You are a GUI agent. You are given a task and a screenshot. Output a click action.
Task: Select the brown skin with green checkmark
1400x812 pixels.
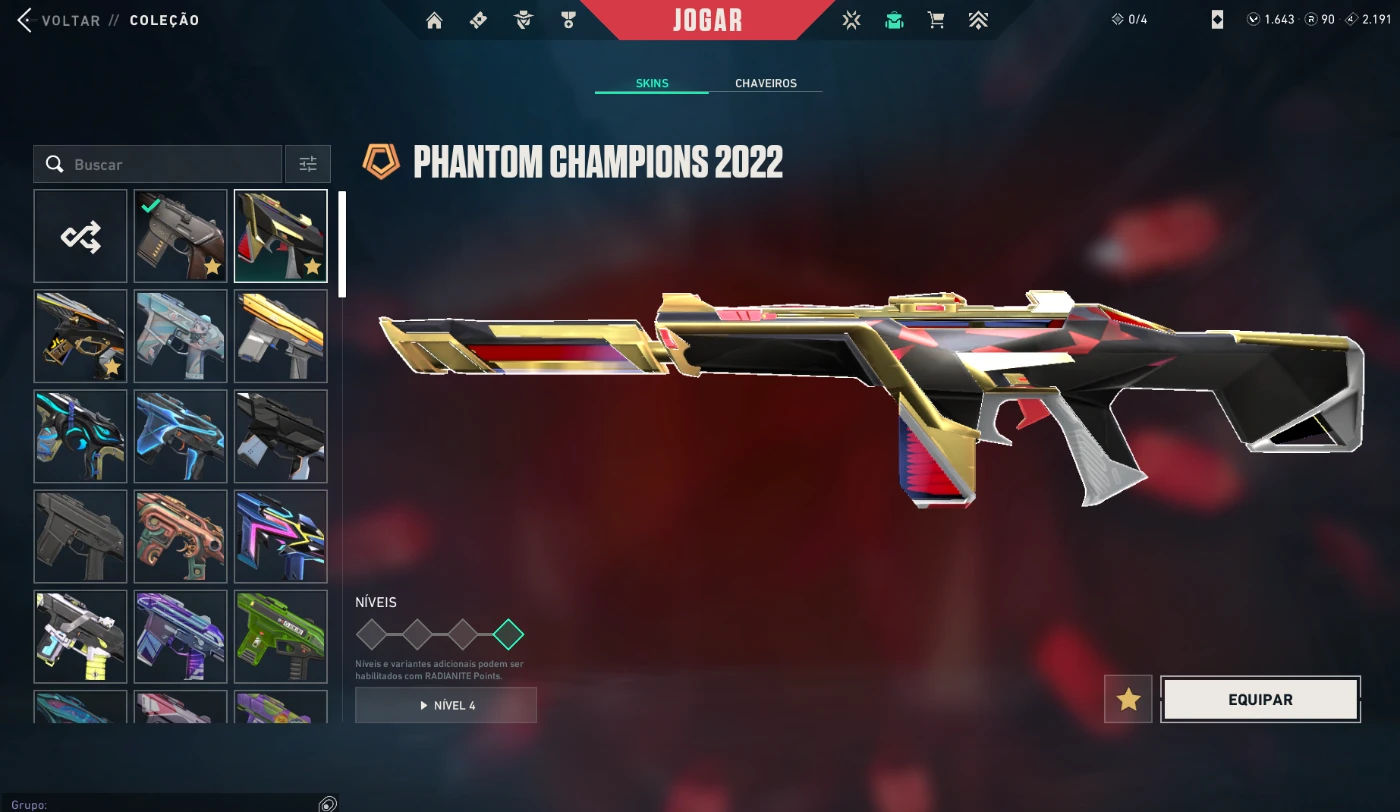pos(181,237)
